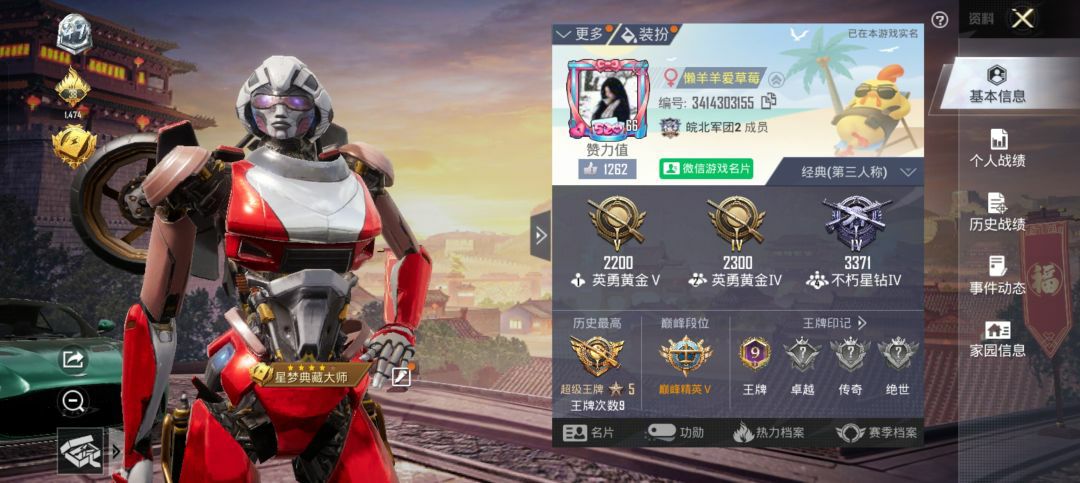This screenshot has width=1080, height=483.
Task: Copy the player ID number
Action: (x=769, y=101)
